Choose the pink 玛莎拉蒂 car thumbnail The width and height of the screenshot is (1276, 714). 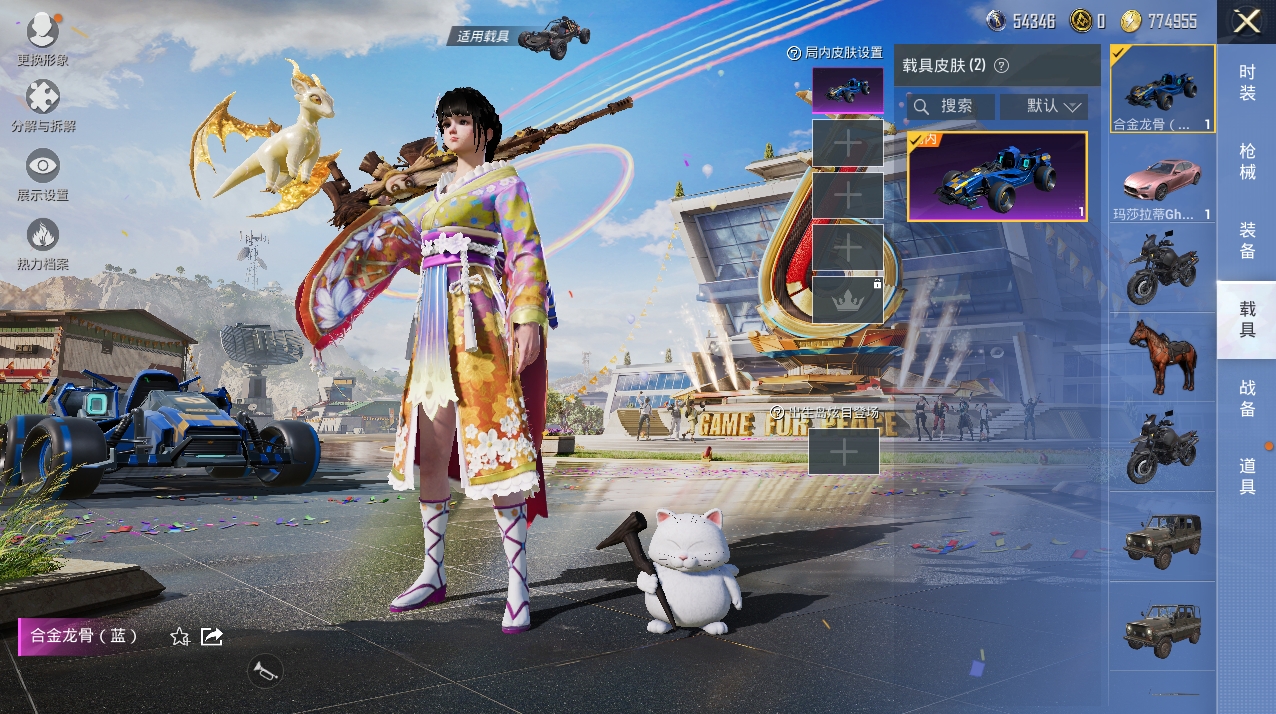(x=1162, y=181)
